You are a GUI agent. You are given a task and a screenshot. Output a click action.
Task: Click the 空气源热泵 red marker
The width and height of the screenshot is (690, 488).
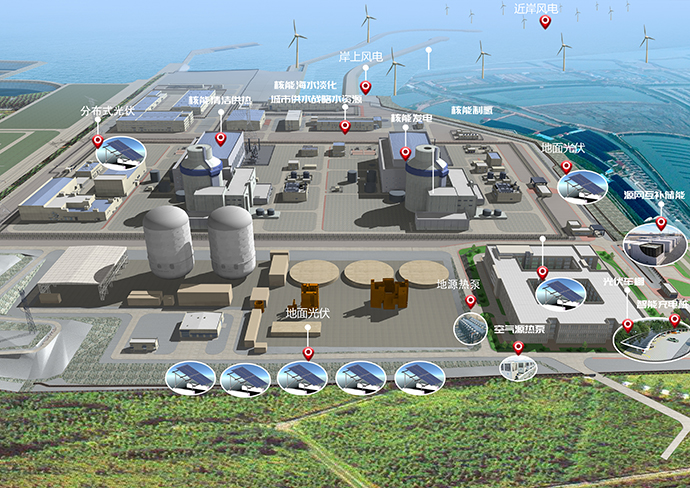tap(518, 347)
